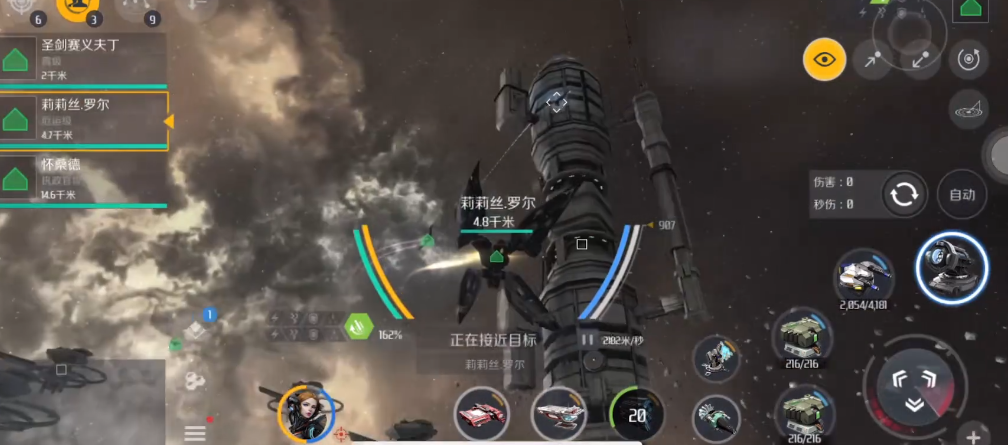This screenshot has height=445, width=1008.
Task: Activate the red ship module slot
Action: tap(483, 415)
